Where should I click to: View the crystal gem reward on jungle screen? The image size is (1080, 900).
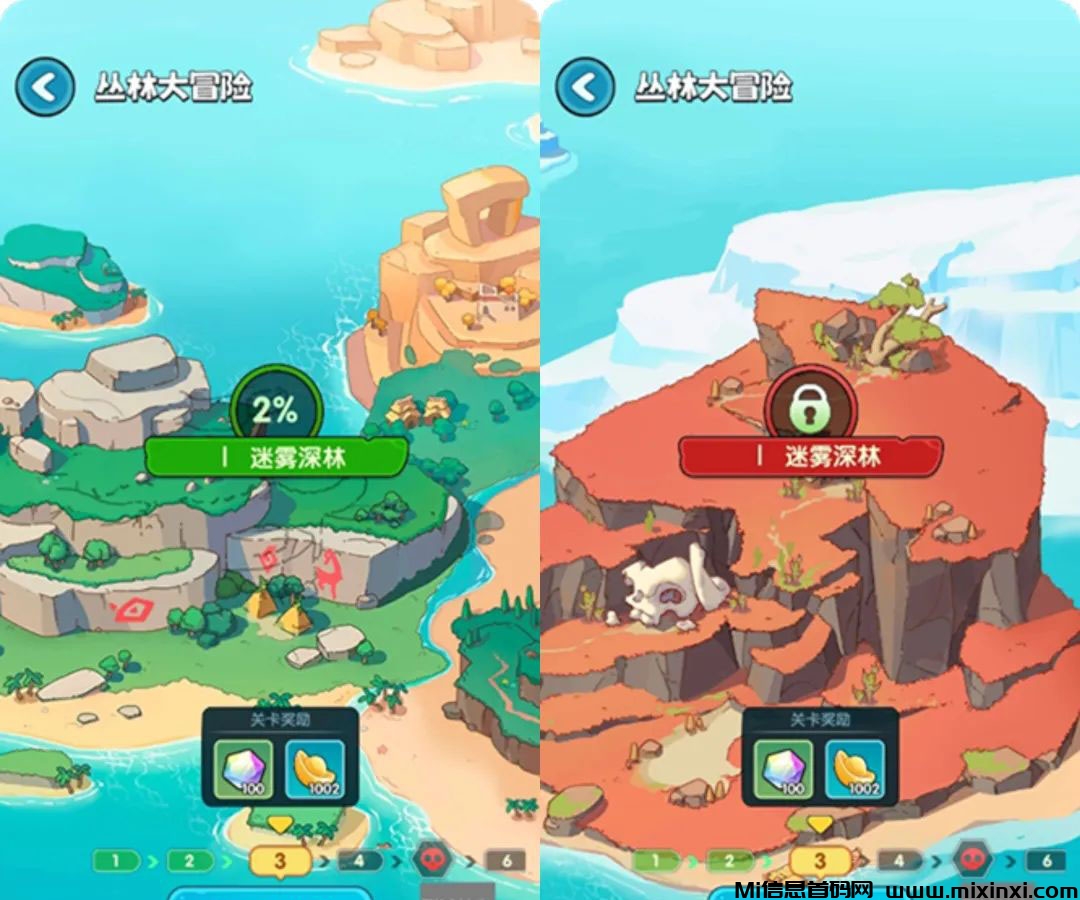pos(244,769)
